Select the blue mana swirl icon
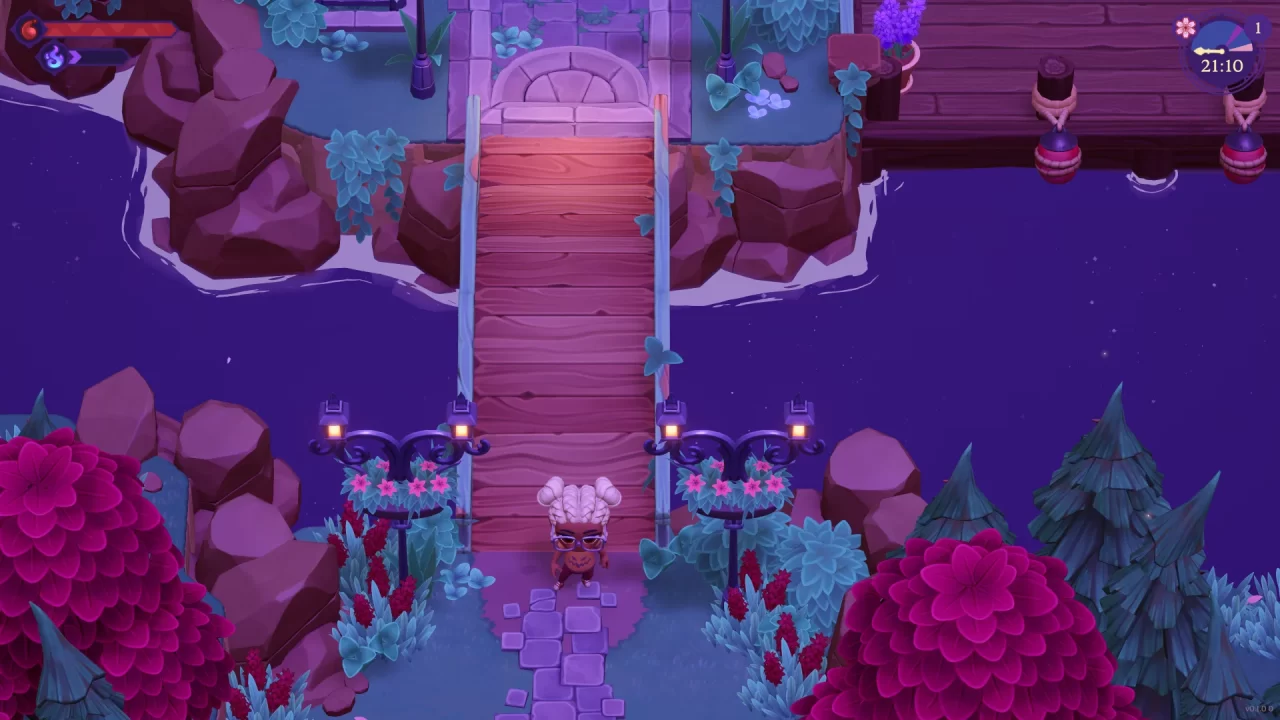 point(55,56)
